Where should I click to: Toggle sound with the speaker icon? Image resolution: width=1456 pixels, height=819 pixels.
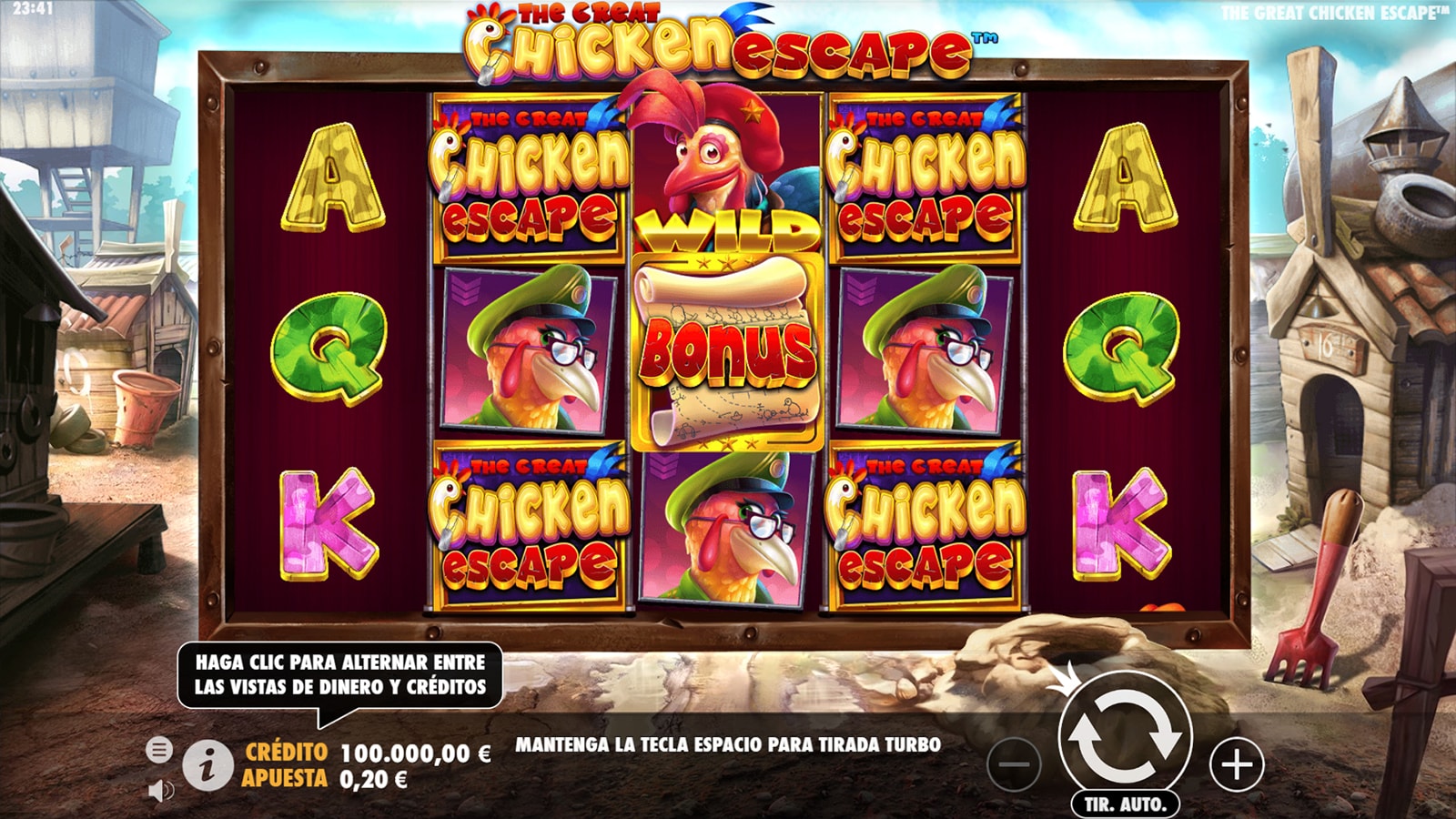coord(160,790)
